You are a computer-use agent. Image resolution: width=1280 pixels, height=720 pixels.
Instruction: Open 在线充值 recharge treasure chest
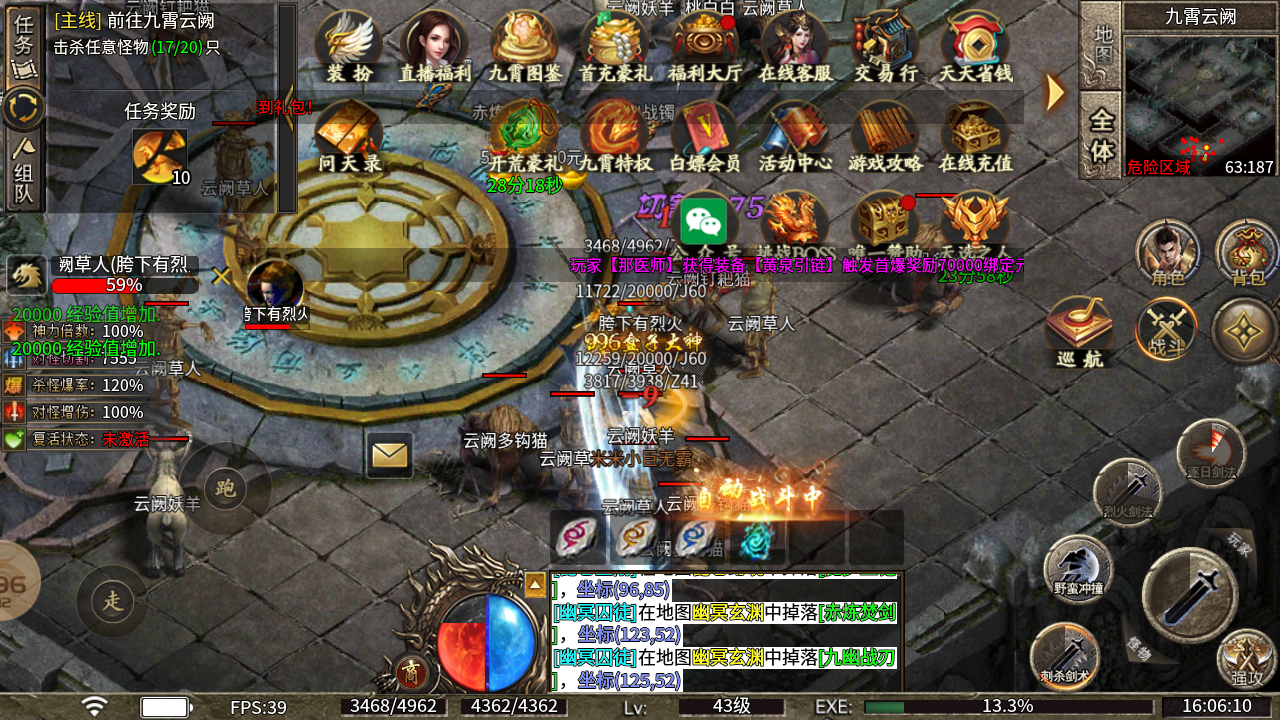(x=975, y=137)
